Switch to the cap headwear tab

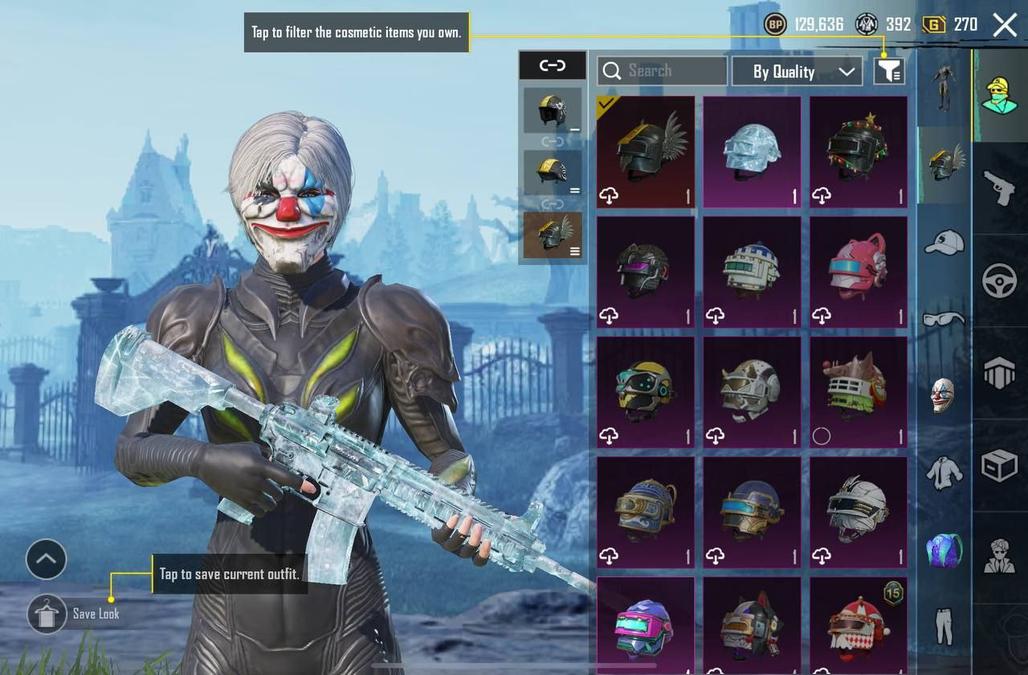(943, 243)
